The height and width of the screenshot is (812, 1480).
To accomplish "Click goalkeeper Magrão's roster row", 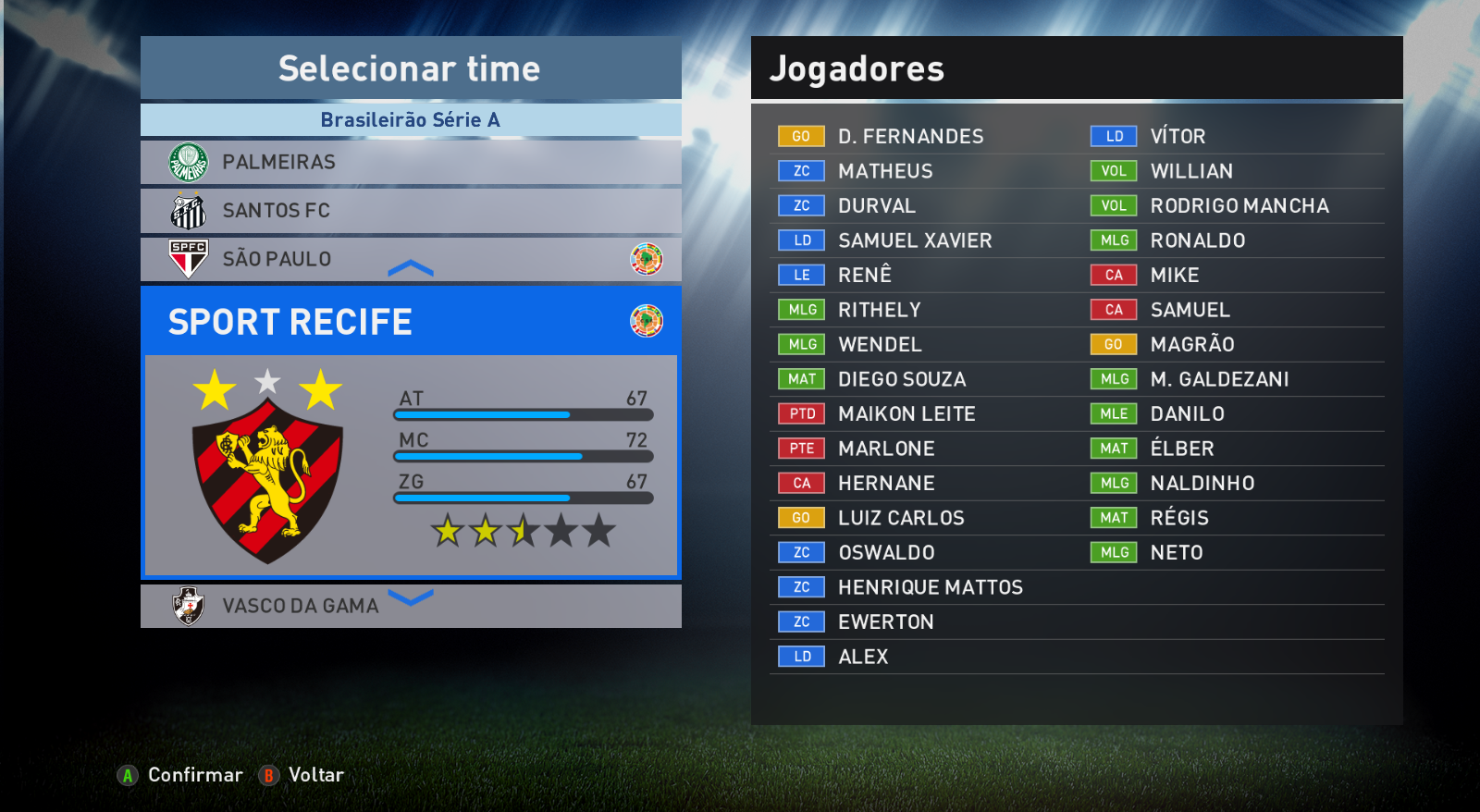I will [1191, 345].
